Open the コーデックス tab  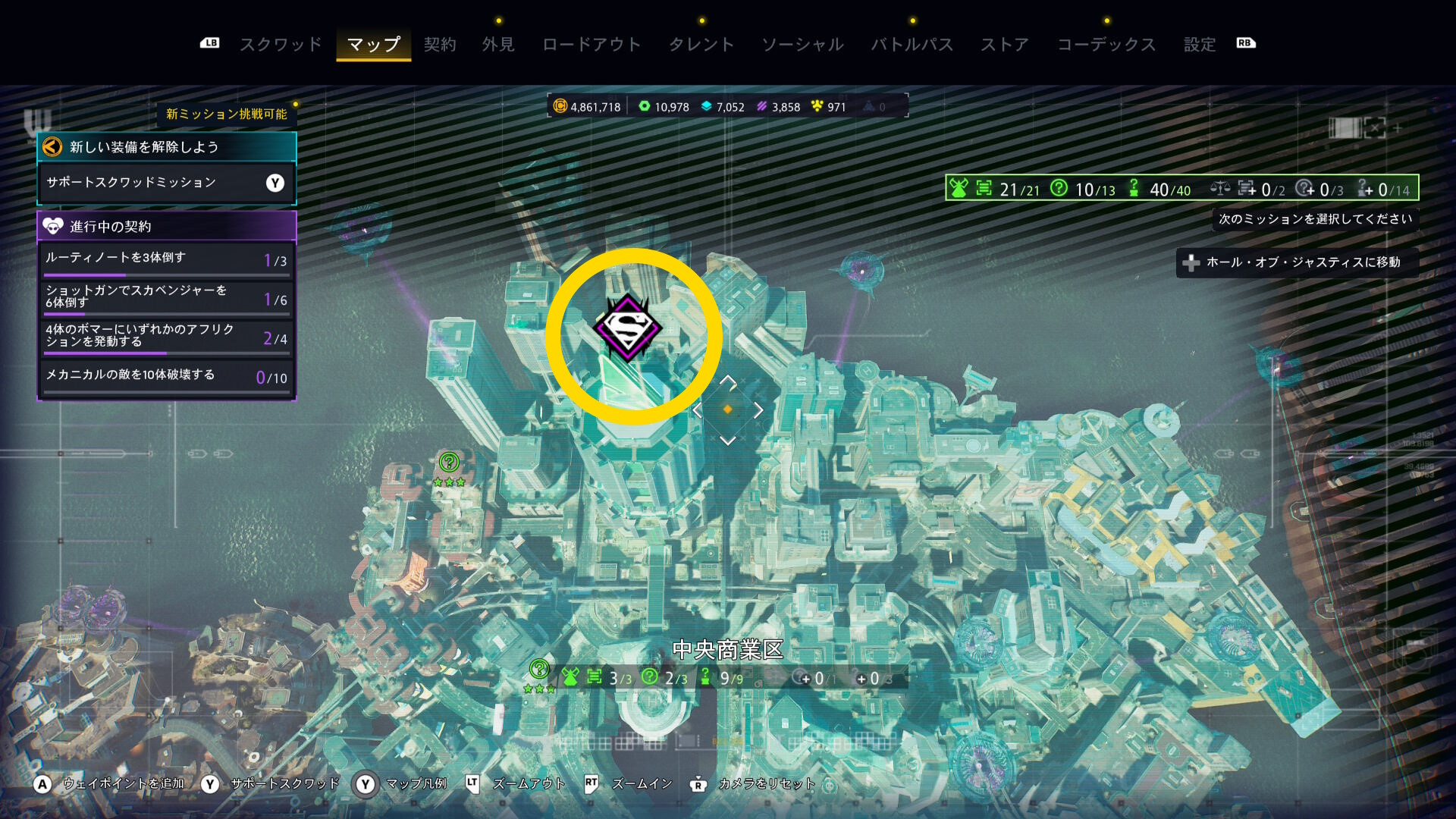[x=1106, y=44]
